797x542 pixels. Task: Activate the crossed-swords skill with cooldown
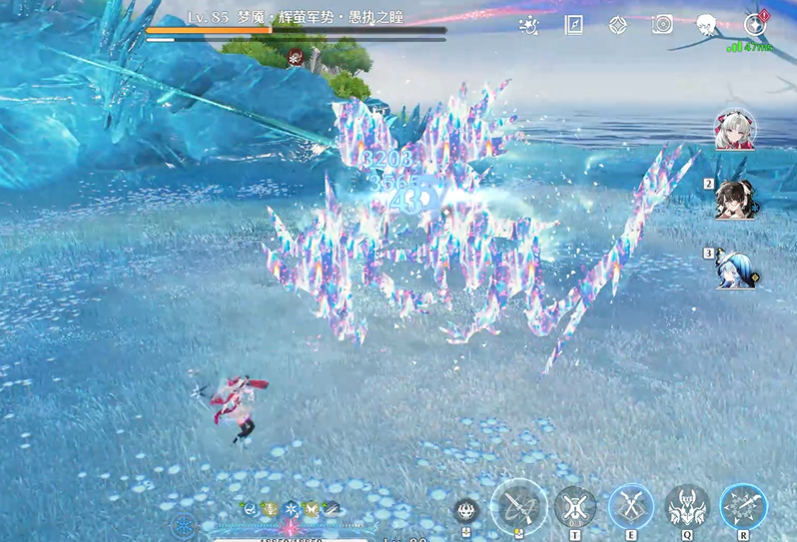pyautogui.click(x=575, y=507)
